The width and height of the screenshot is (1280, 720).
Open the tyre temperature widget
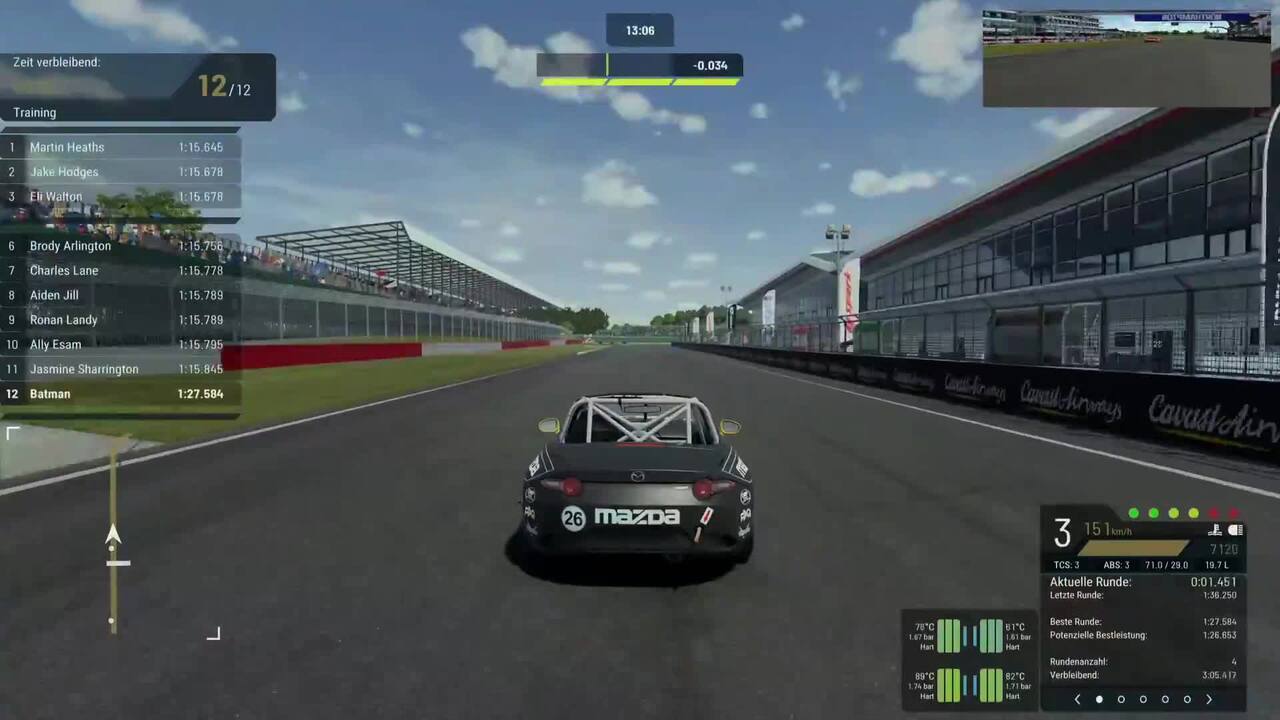(x=969, y=660)
